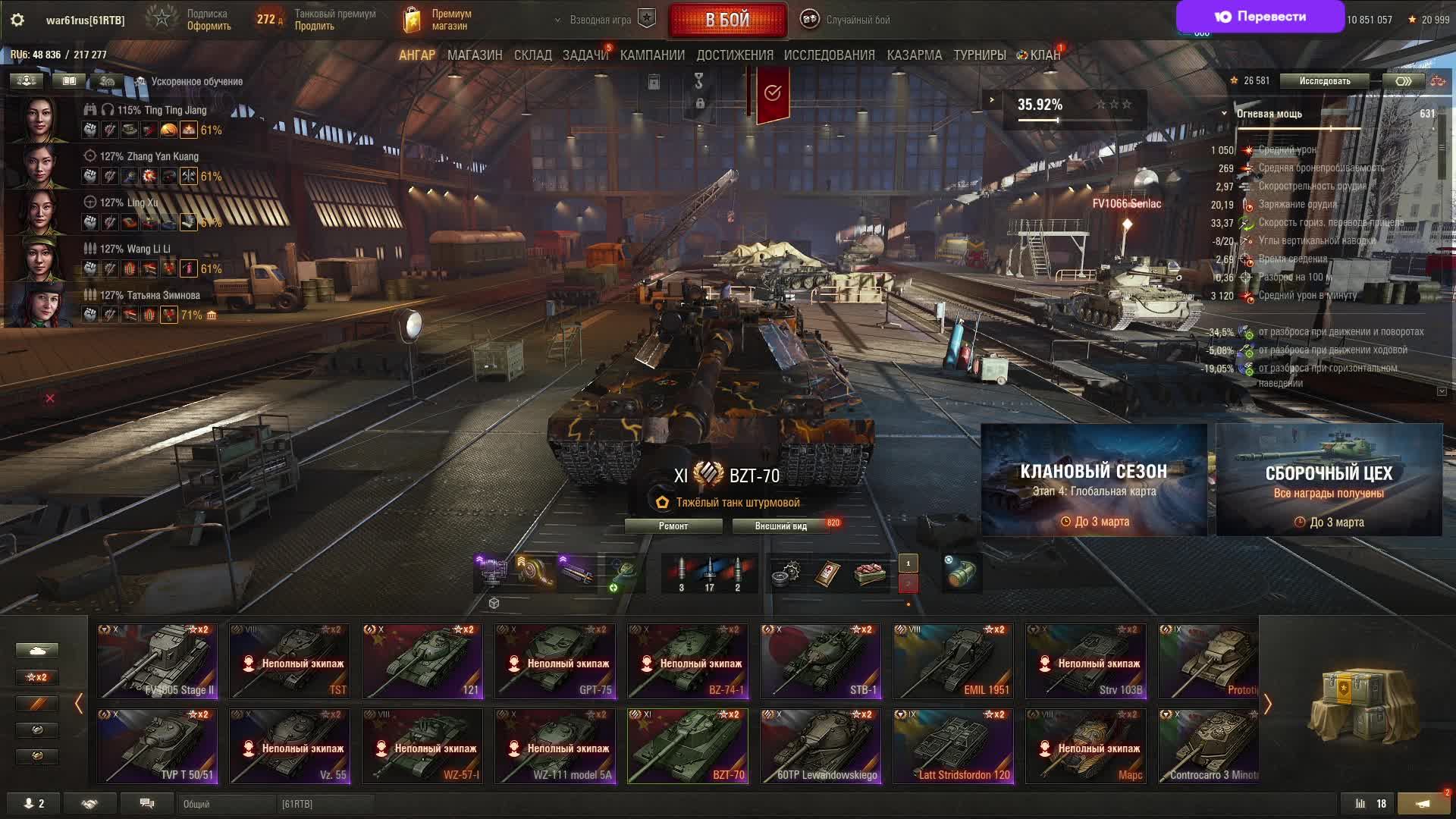Viewport: 1456px width, 819px height.
Task: Click the Ремонт repair button
Action: (673, 526)
